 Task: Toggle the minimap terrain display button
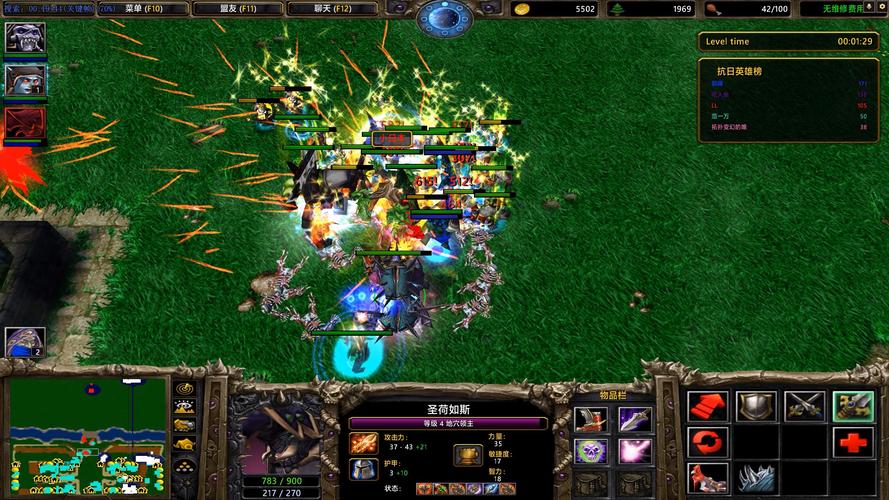click(x=184, y=407)
